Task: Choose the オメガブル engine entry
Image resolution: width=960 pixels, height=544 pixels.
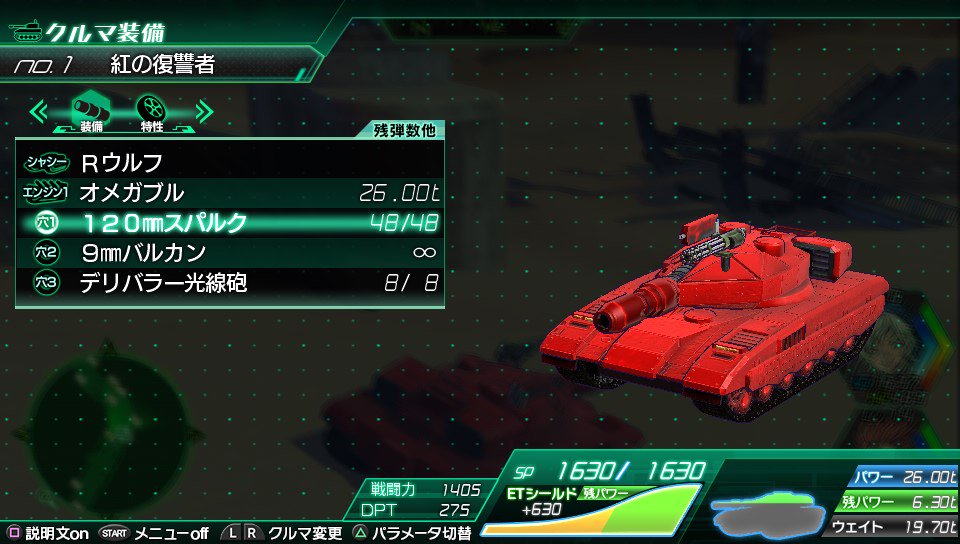Action: 230,192
